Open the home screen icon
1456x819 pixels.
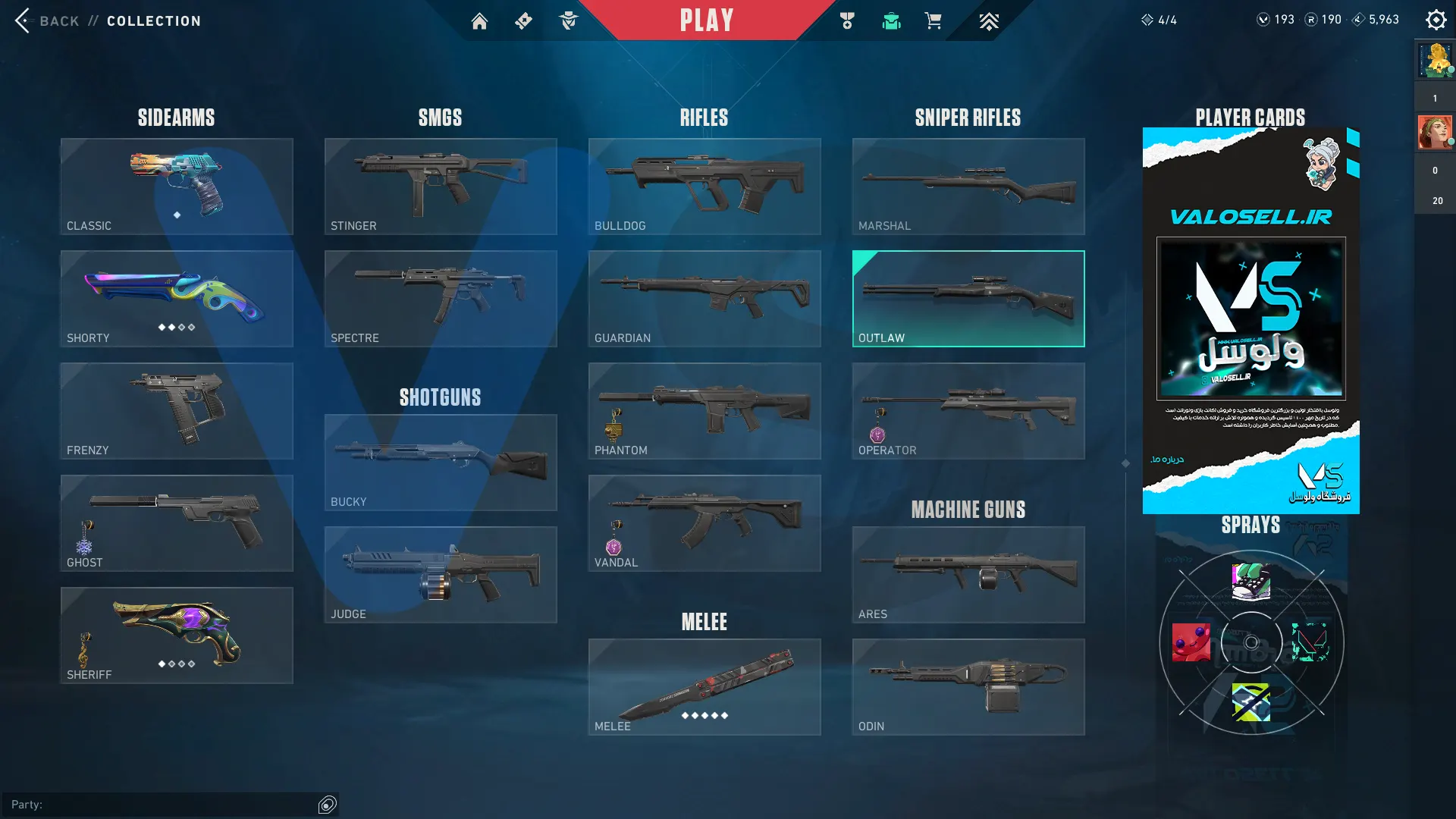[x=479, y=21]
